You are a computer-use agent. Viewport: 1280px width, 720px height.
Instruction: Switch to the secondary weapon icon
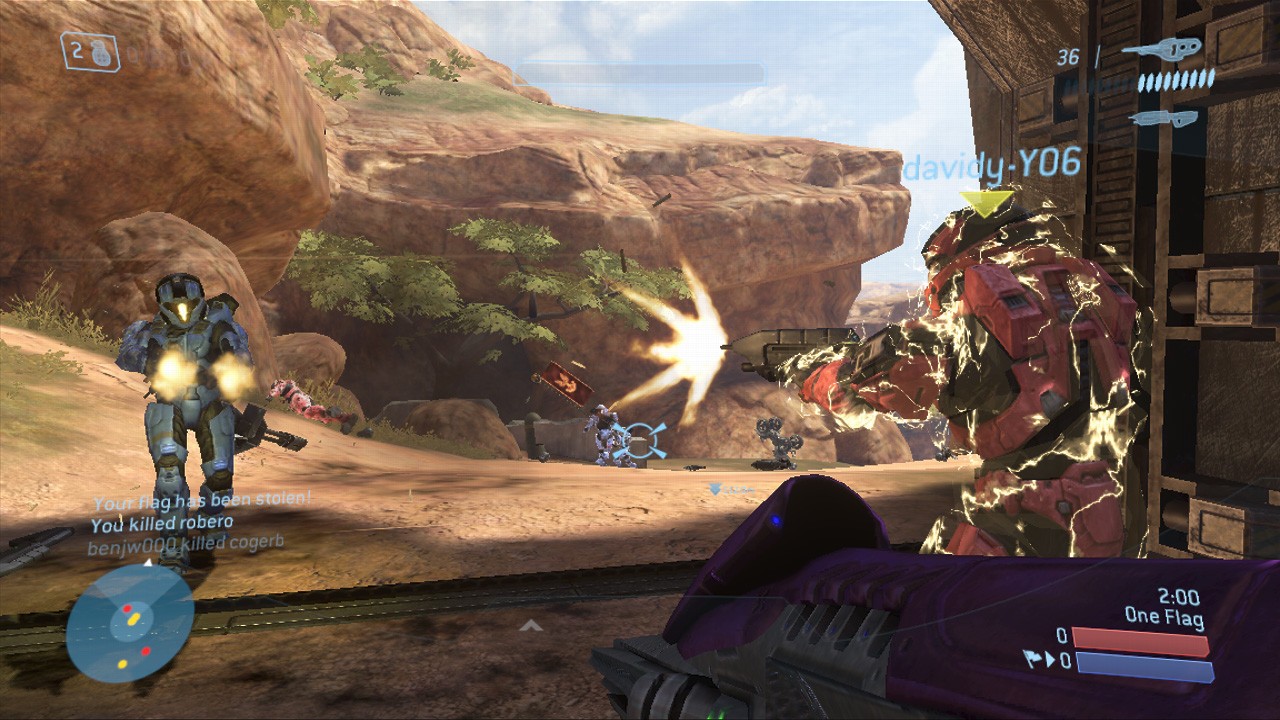coord(1163,119)
